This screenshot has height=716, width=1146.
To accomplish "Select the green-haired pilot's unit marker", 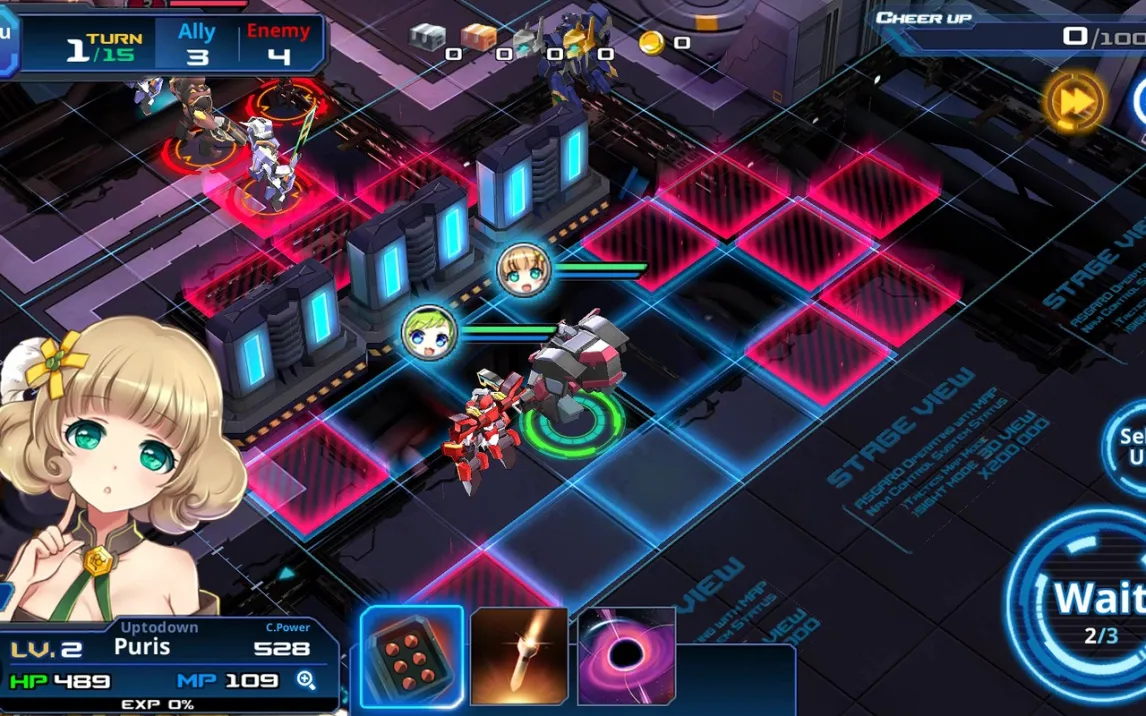I will click(x=430, y=333).
